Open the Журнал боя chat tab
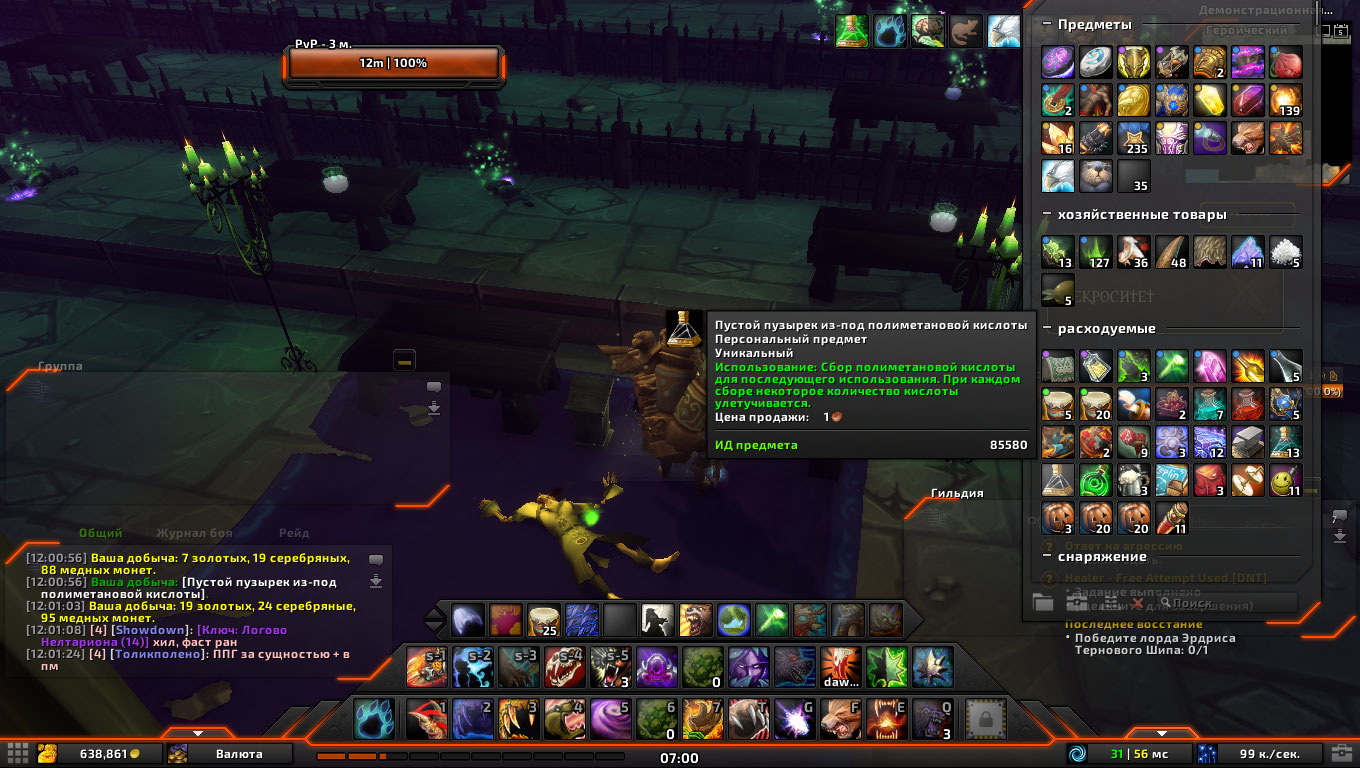This screenshot has width=1360, height=768. tap(195, 533)
